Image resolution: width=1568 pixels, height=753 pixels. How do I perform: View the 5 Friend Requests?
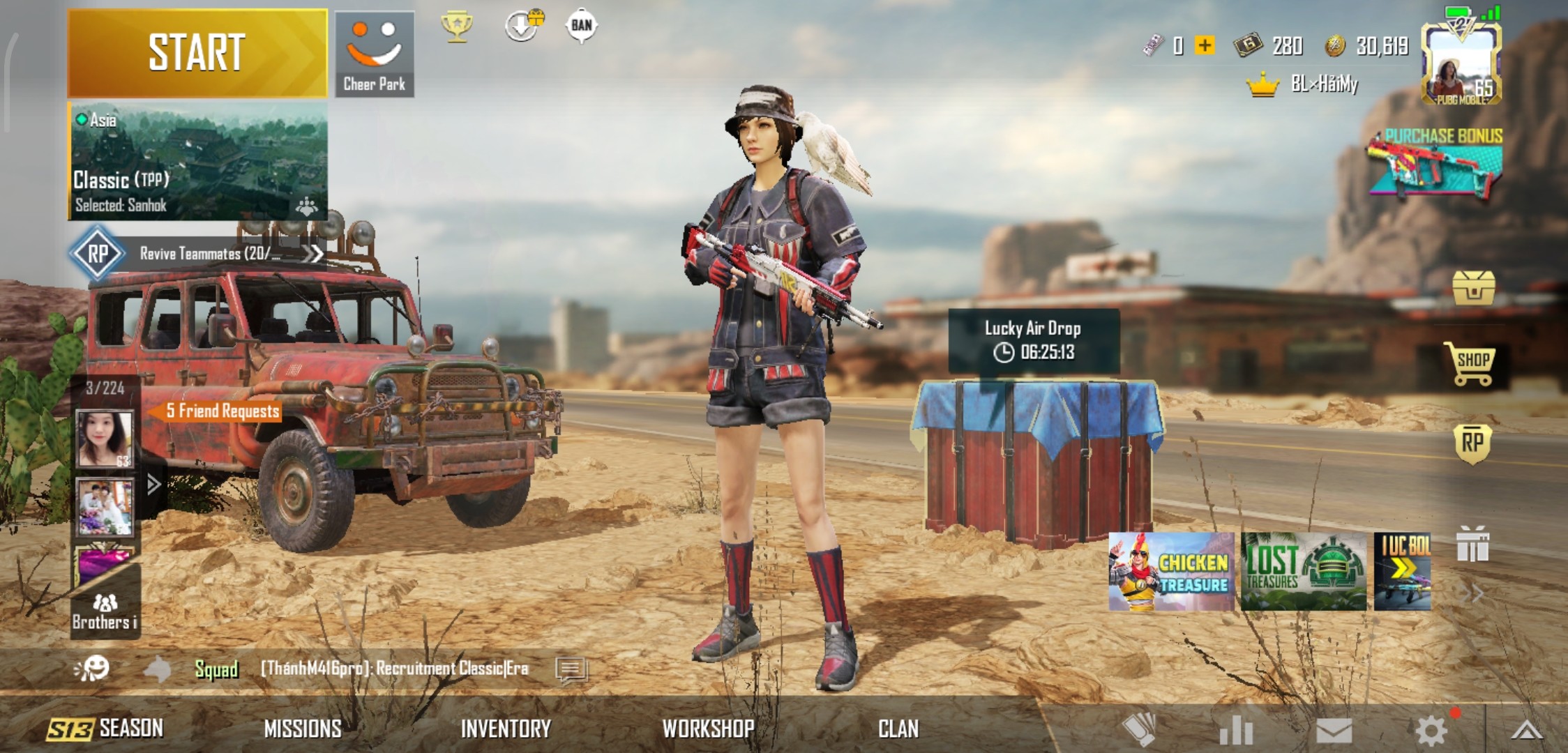221,411
